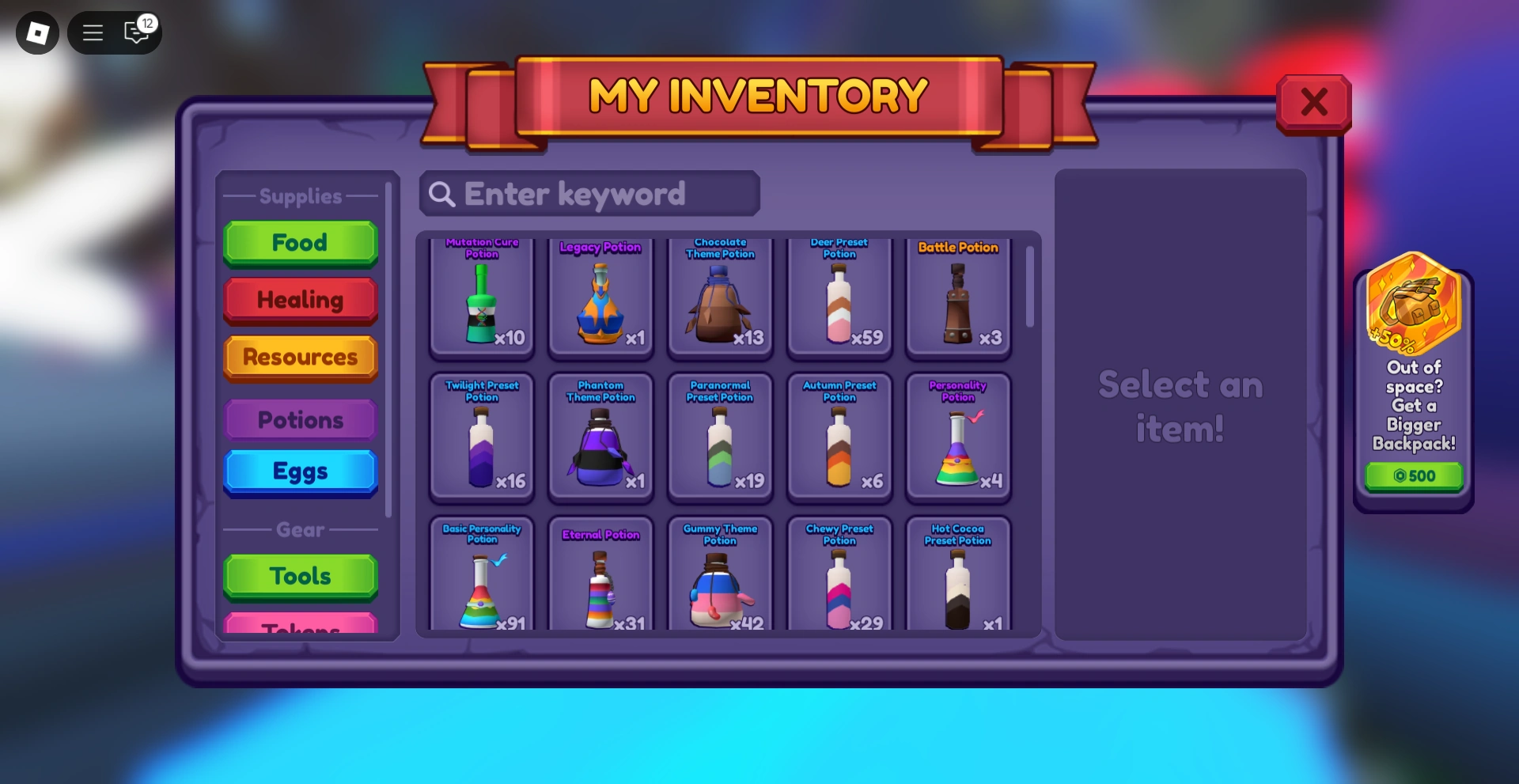Click the keyword search field

(x=589, y=193)
